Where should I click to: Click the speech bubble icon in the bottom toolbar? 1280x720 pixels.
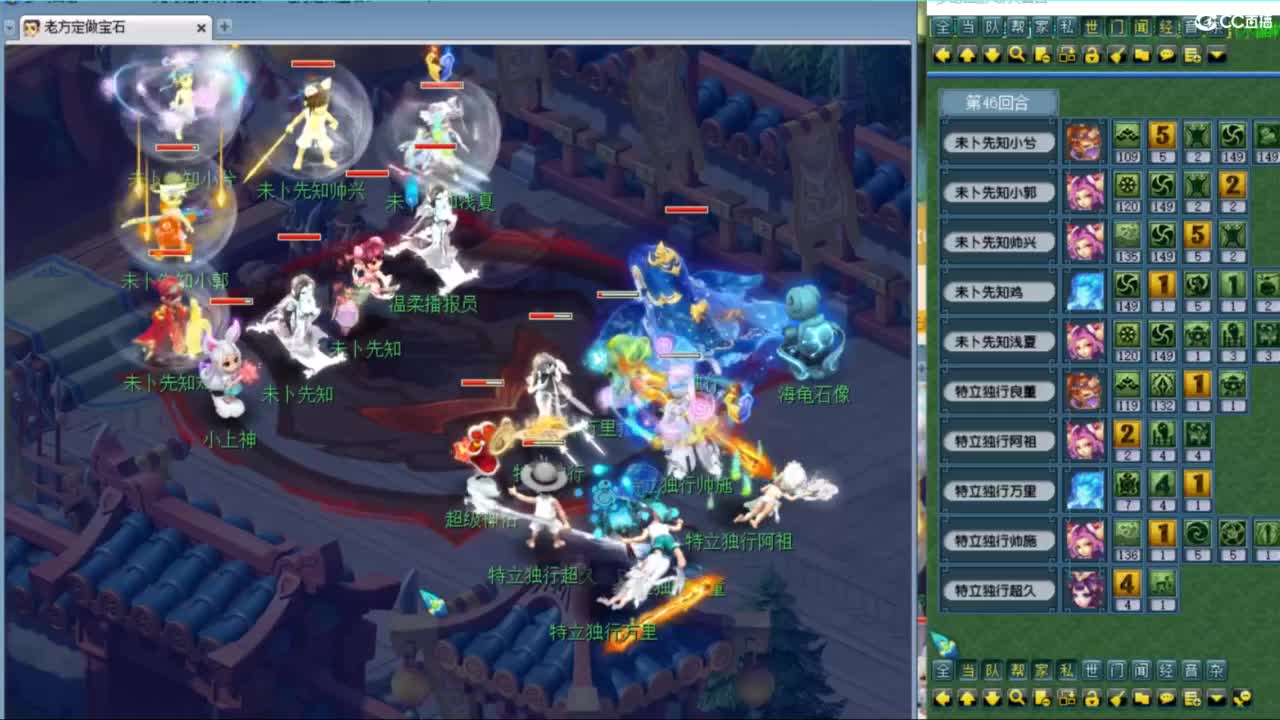click(x=1168, y=700)
